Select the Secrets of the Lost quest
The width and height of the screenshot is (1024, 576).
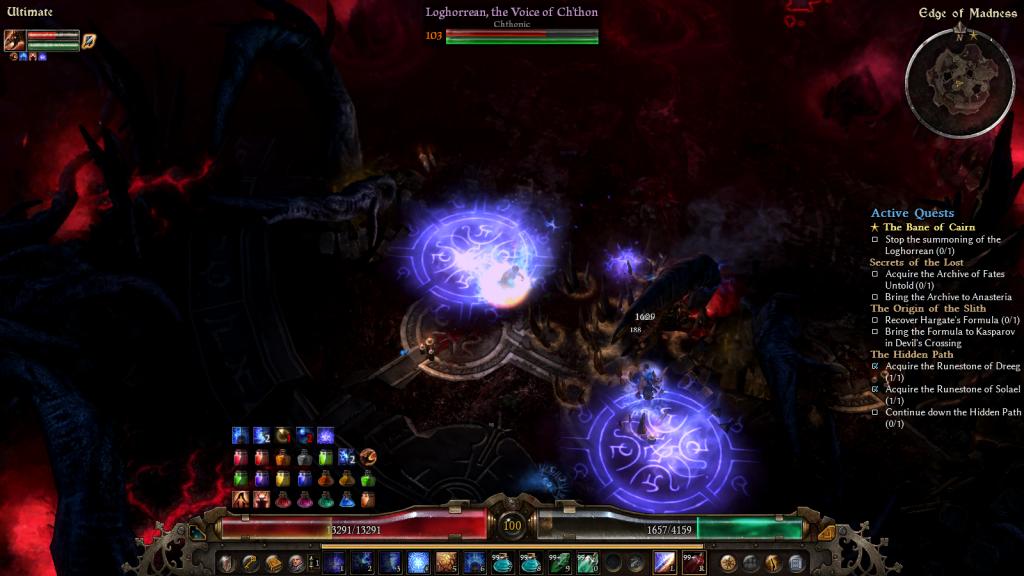(916, 262)
